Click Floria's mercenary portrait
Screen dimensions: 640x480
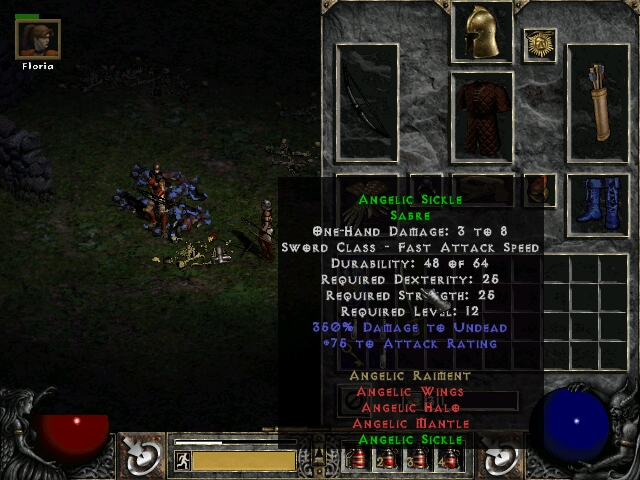point(38,39)
